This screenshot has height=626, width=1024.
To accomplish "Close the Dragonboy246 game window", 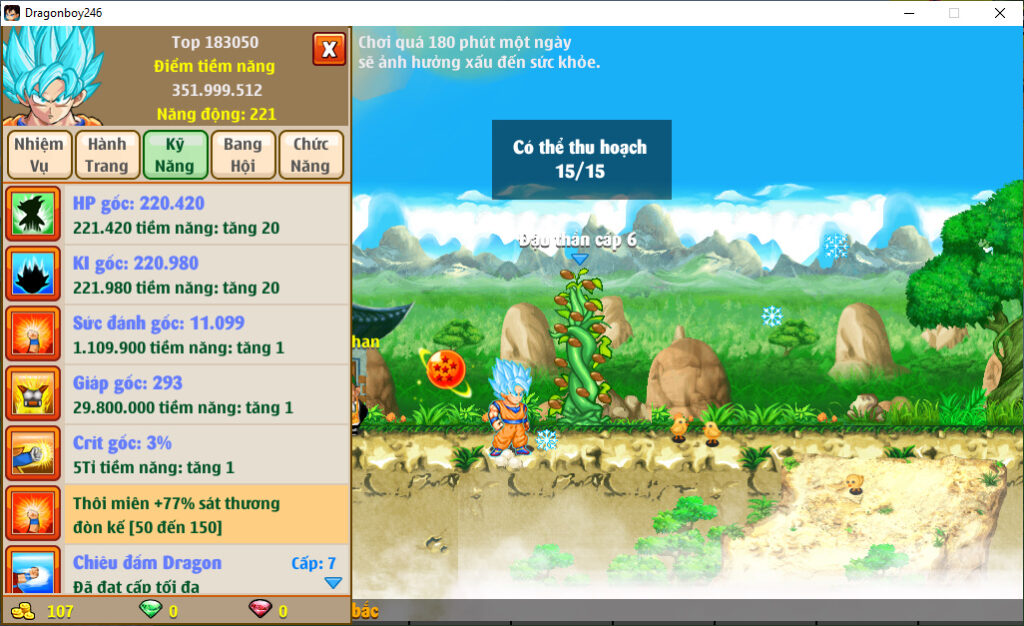I will [1000, 13].
